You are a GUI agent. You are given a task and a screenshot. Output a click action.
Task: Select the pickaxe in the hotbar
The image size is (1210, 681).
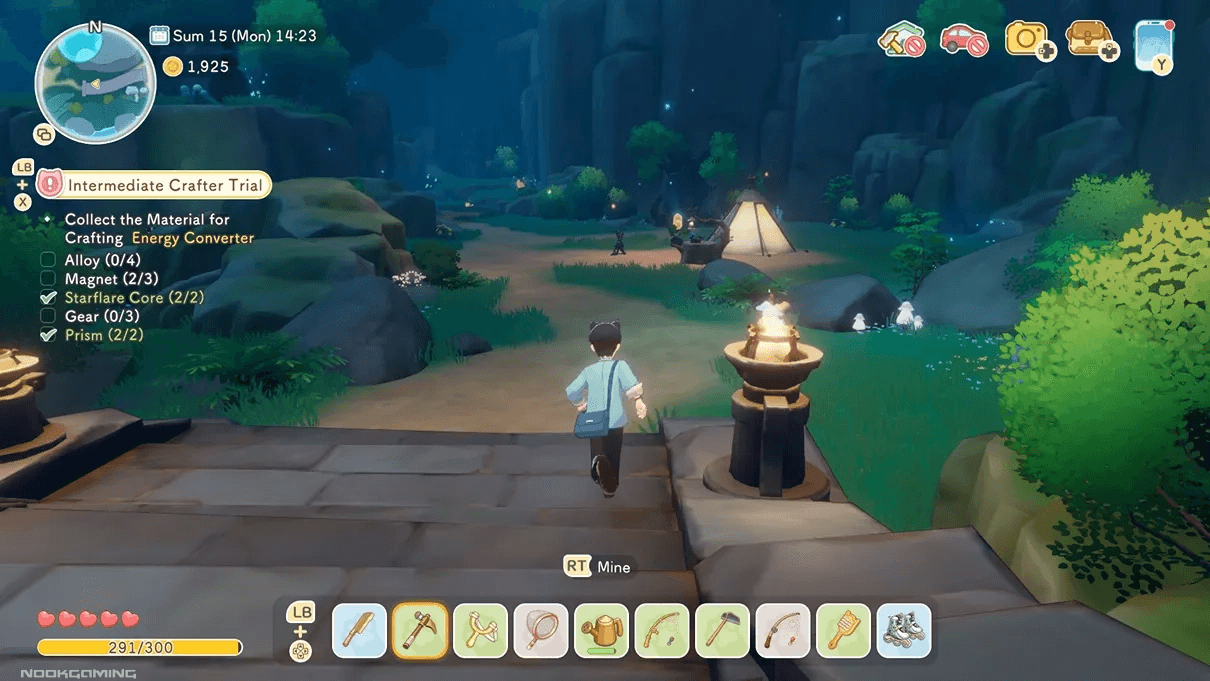pos(420,631)
